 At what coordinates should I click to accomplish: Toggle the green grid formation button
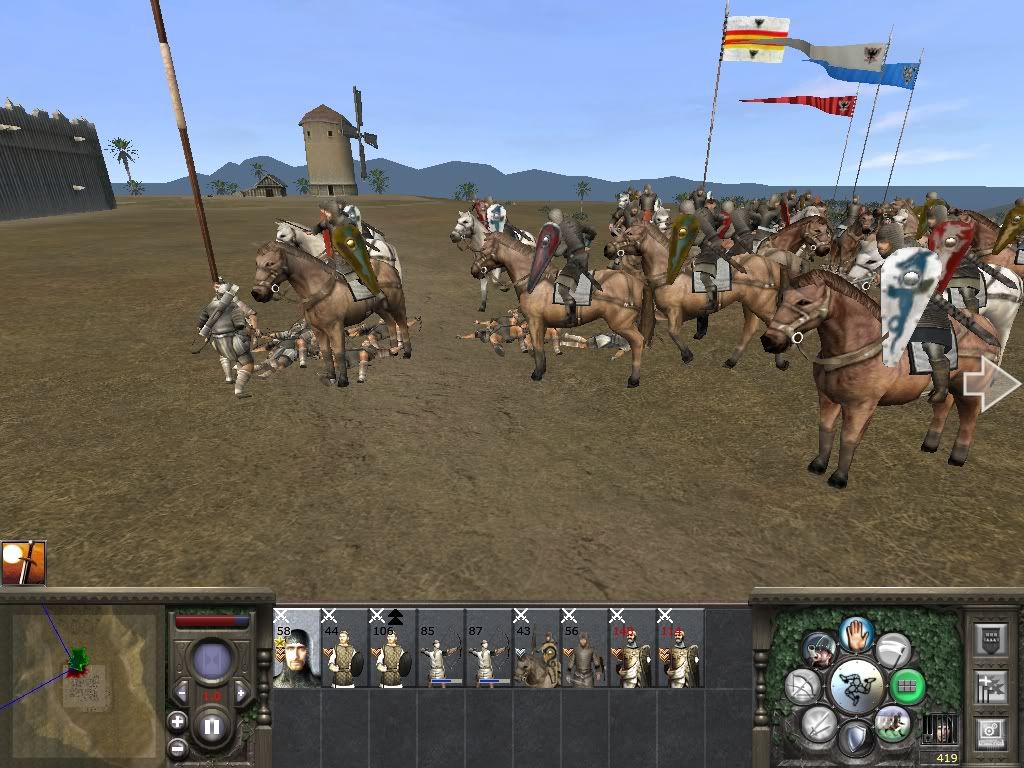click(907, 686)
